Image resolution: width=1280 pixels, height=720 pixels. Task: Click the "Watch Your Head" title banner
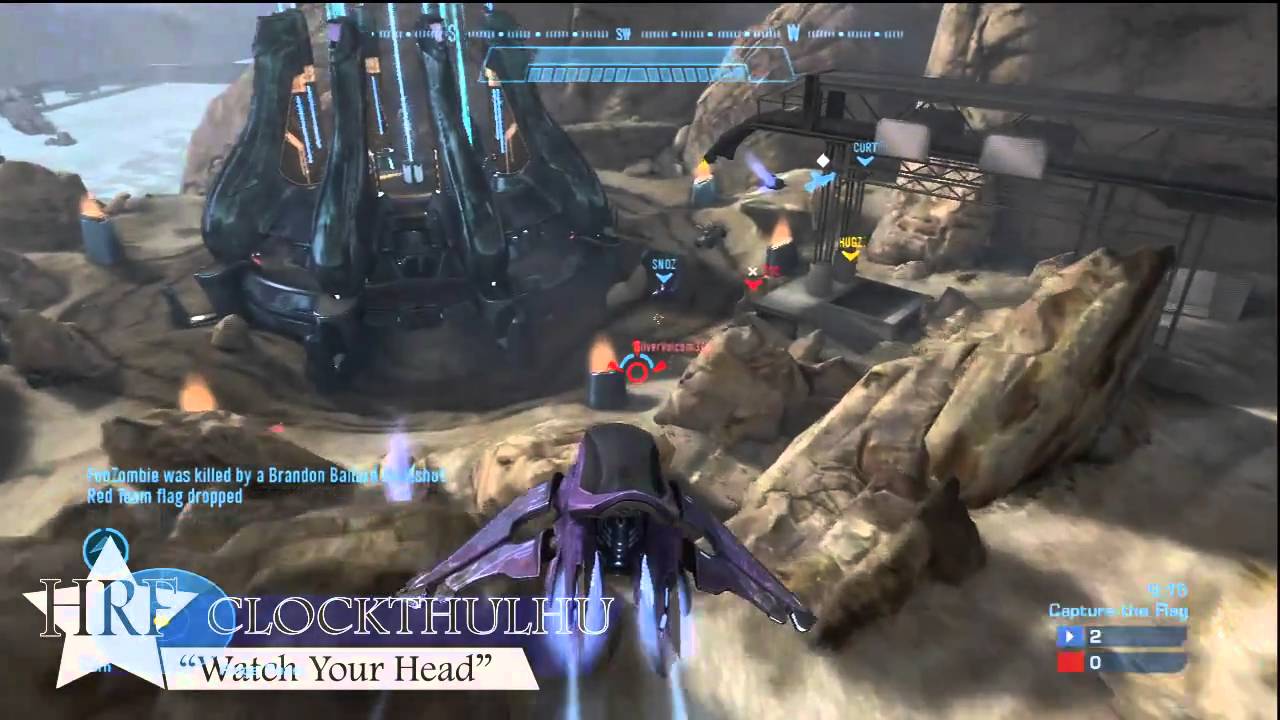340,670
